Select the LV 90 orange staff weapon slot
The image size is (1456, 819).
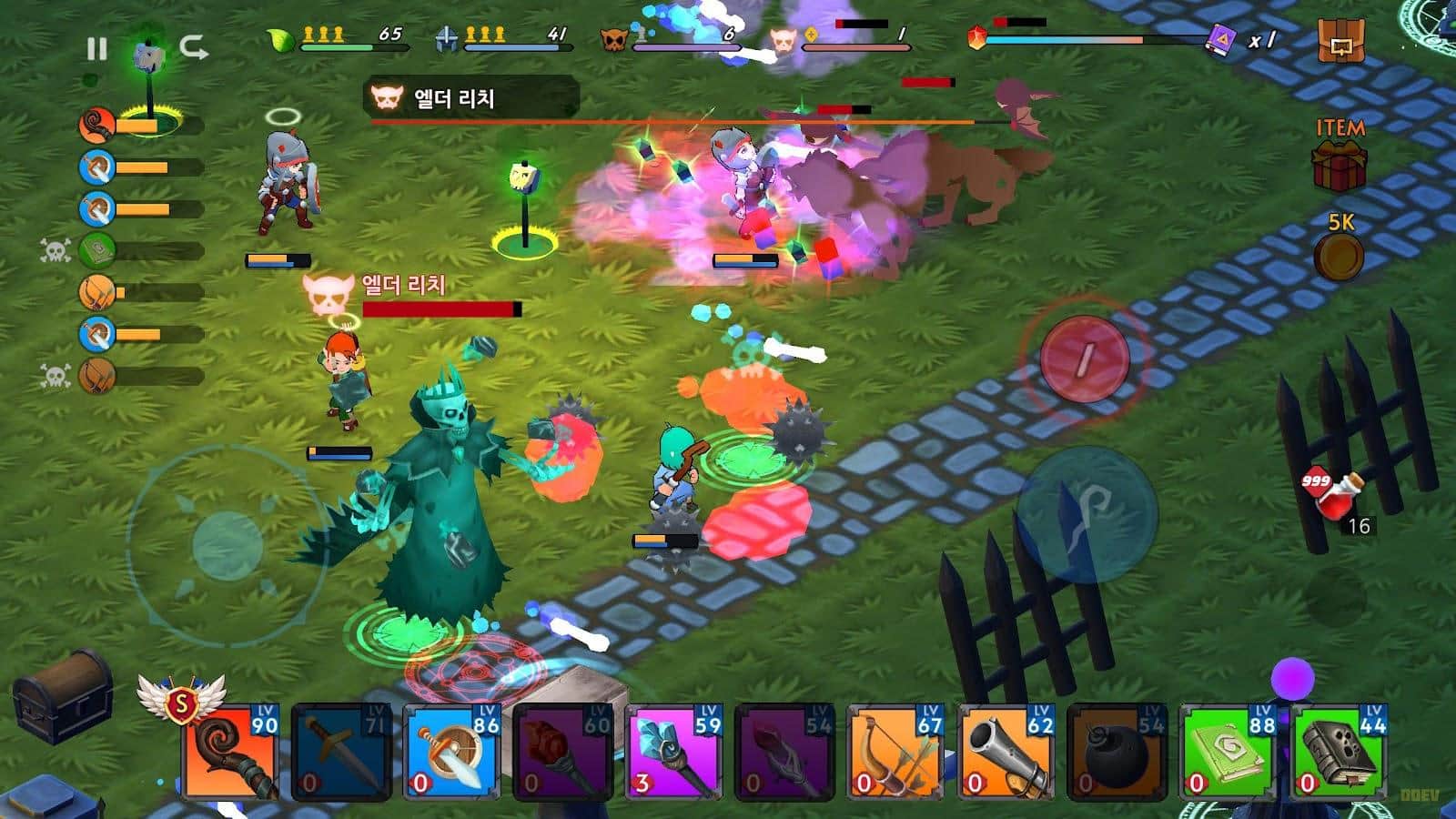(x=233, y=752)
